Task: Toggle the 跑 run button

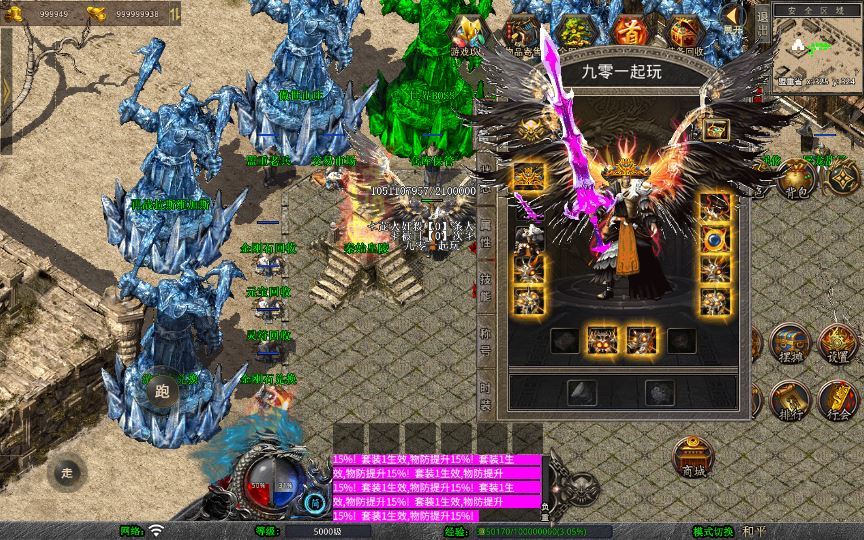Action: [163, 392]
